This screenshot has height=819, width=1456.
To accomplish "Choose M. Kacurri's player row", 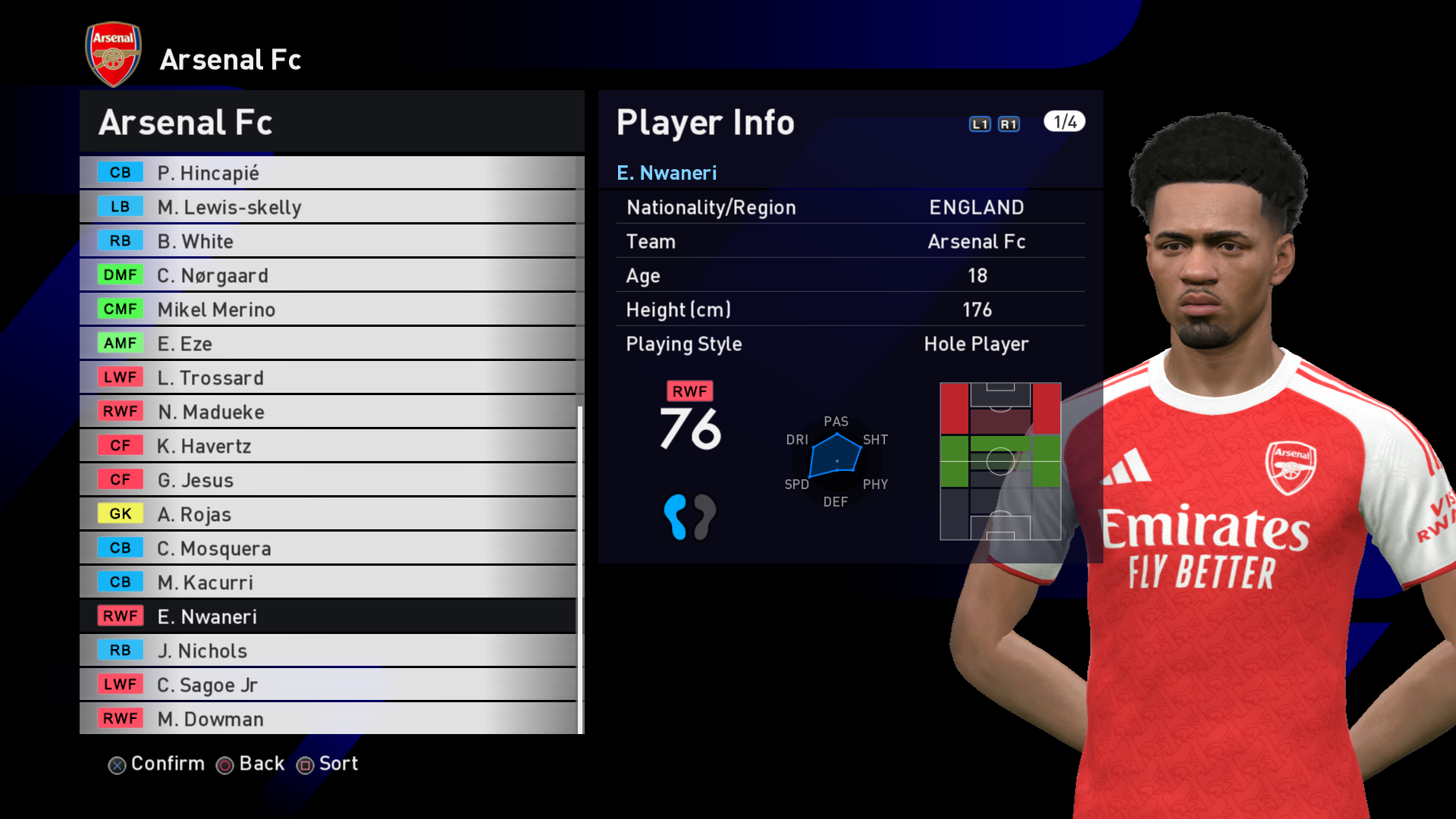I will [328, 582].
